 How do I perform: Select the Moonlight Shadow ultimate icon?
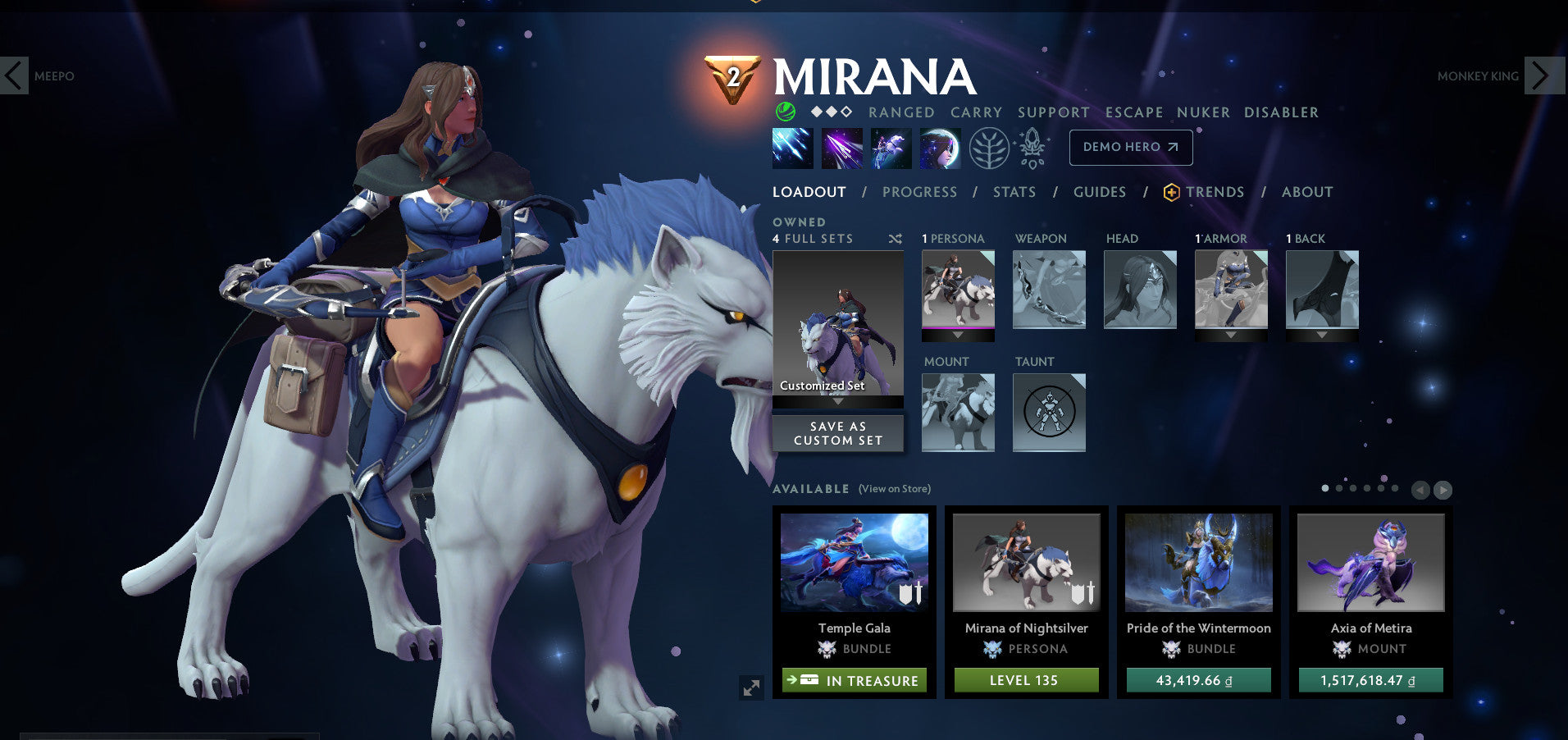click(x=940, y=148)
